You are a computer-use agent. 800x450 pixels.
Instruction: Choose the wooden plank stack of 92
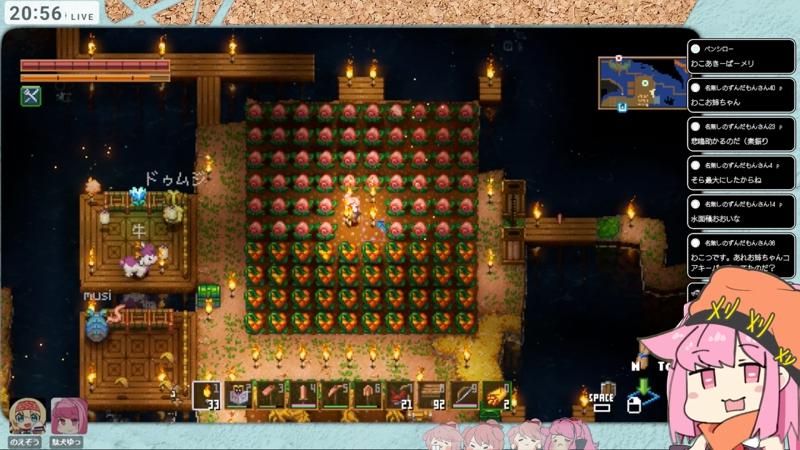point(434,395)
